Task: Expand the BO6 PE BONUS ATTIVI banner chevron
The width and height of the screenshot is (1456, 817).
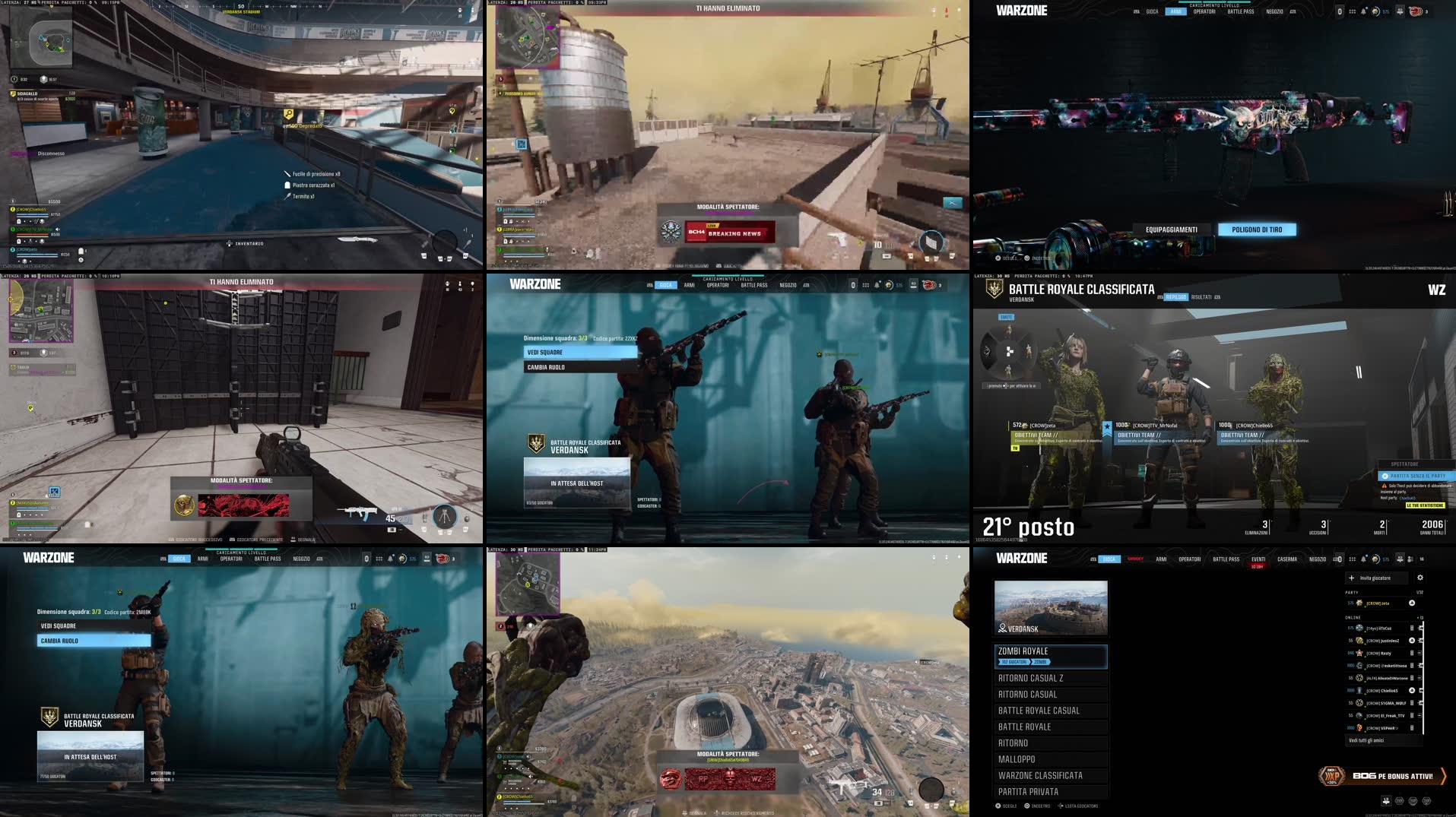Action: [x=1444, y=775]
